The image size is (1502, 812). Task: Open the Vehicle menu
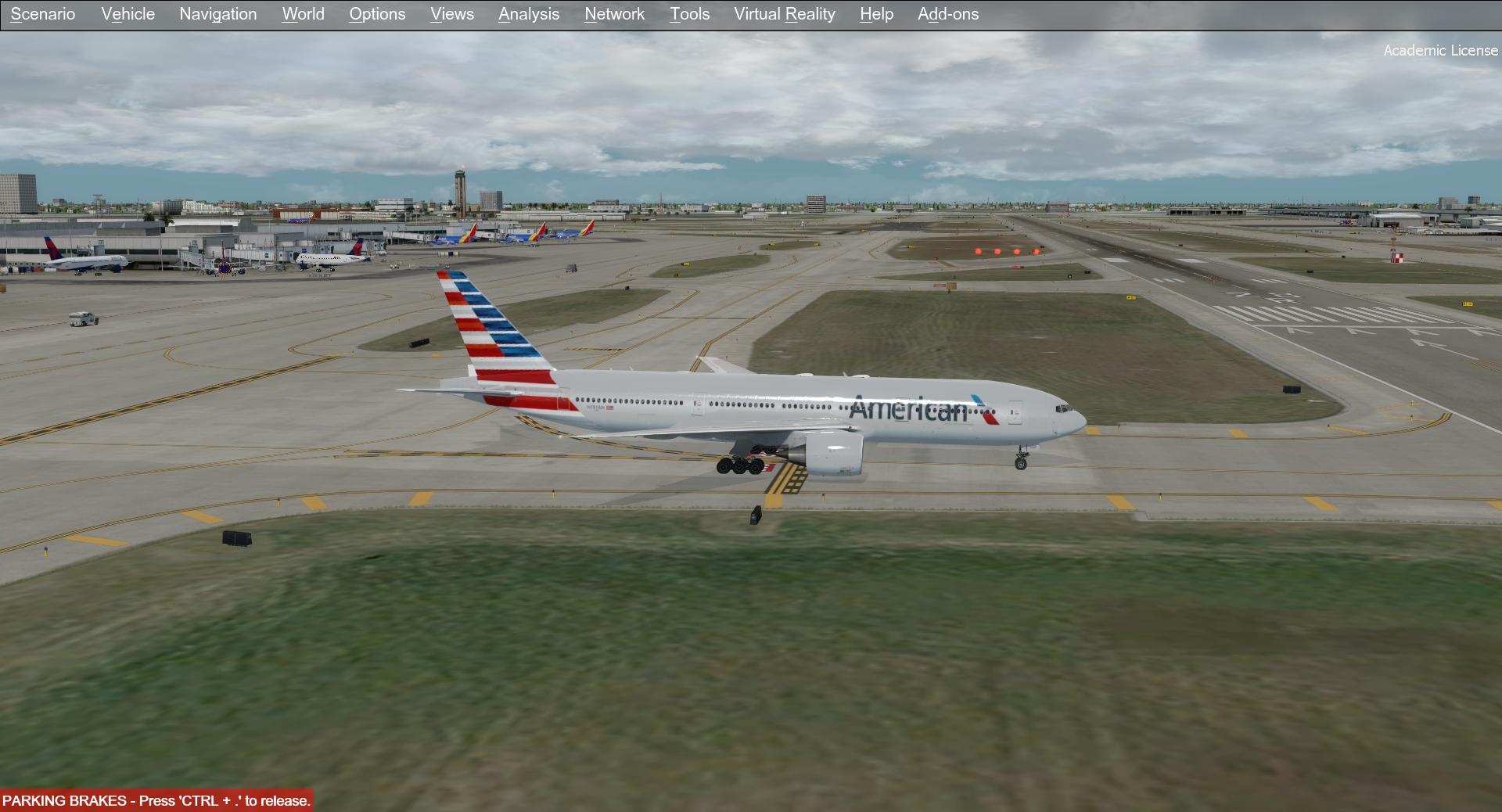128,14
